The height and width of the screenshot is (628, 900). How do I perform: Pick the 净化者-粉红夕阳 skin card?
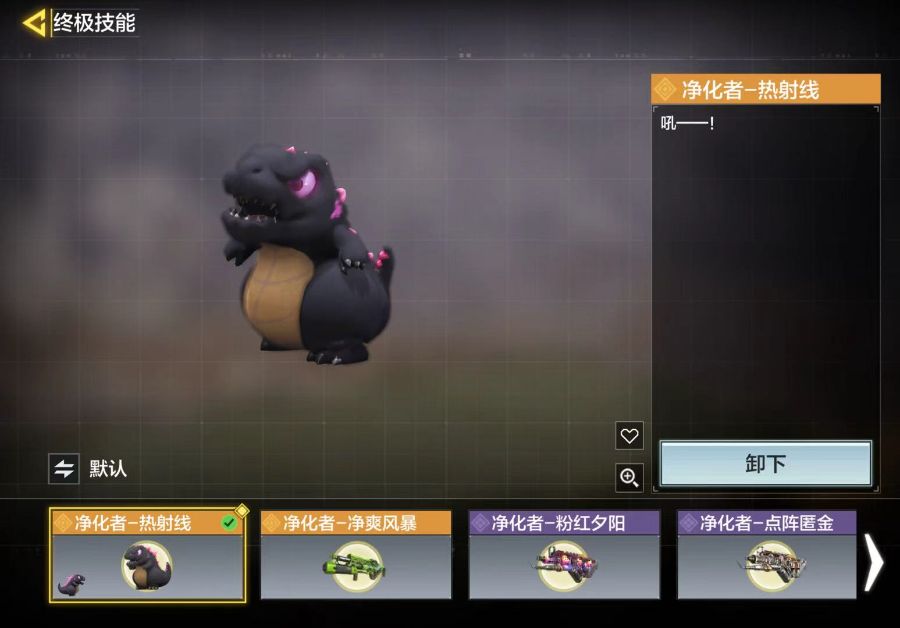(564, 555)
